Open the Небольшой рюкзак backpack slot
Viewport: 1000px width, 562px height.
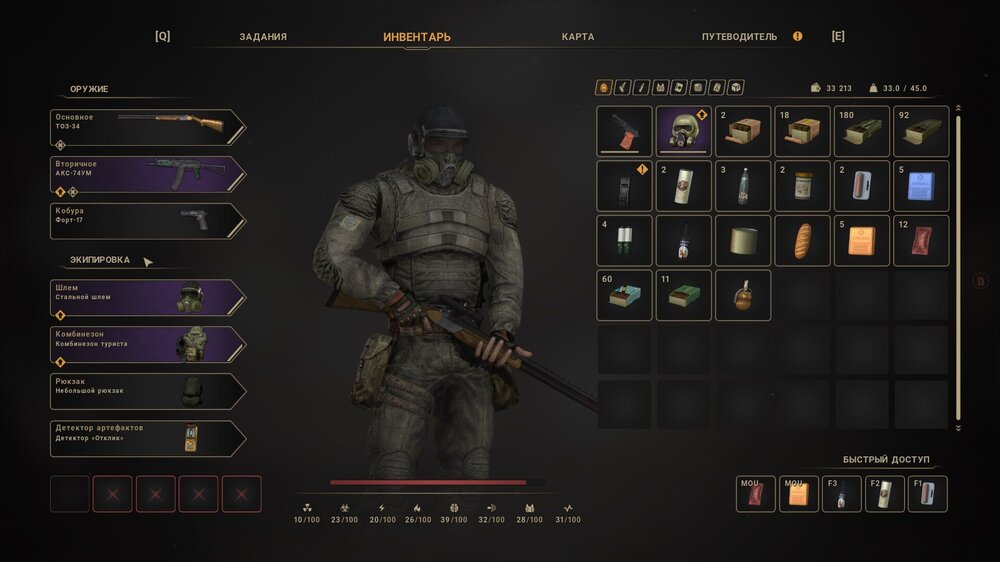click(x=147, y=392)
